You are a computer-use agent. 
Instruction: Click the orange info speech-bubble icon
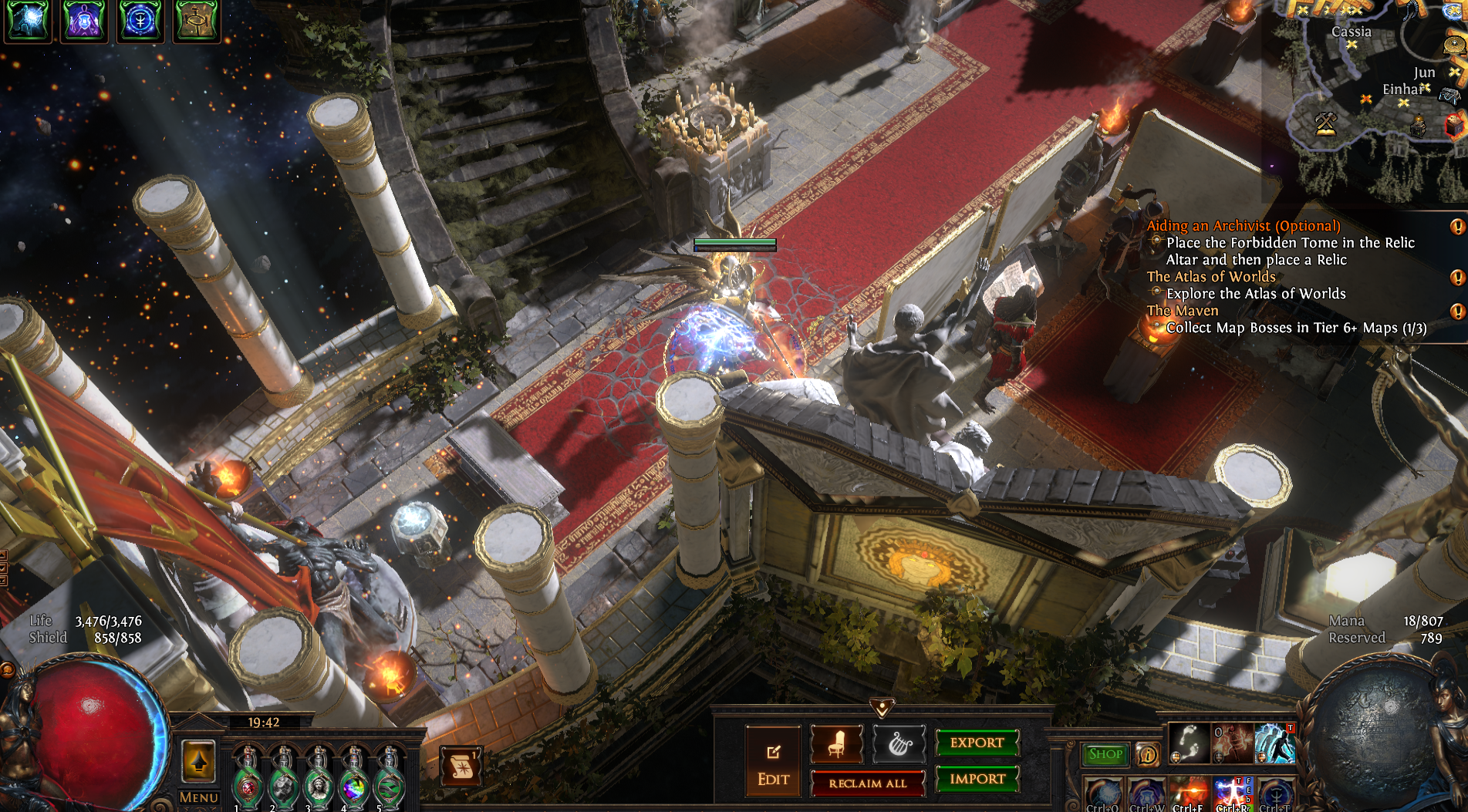click(x=1148, y=754)
